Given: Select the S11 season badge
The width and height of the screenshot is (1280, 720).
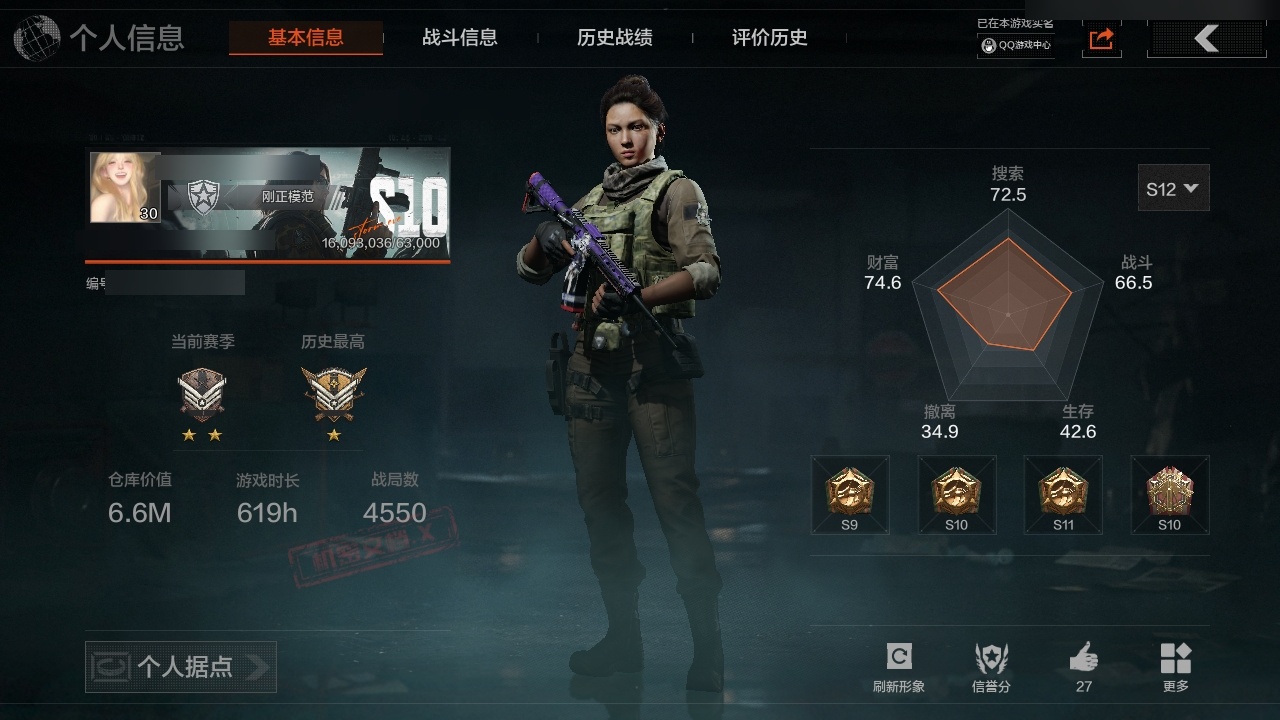Looking at the screenshot, I should tap(1063, 495).
